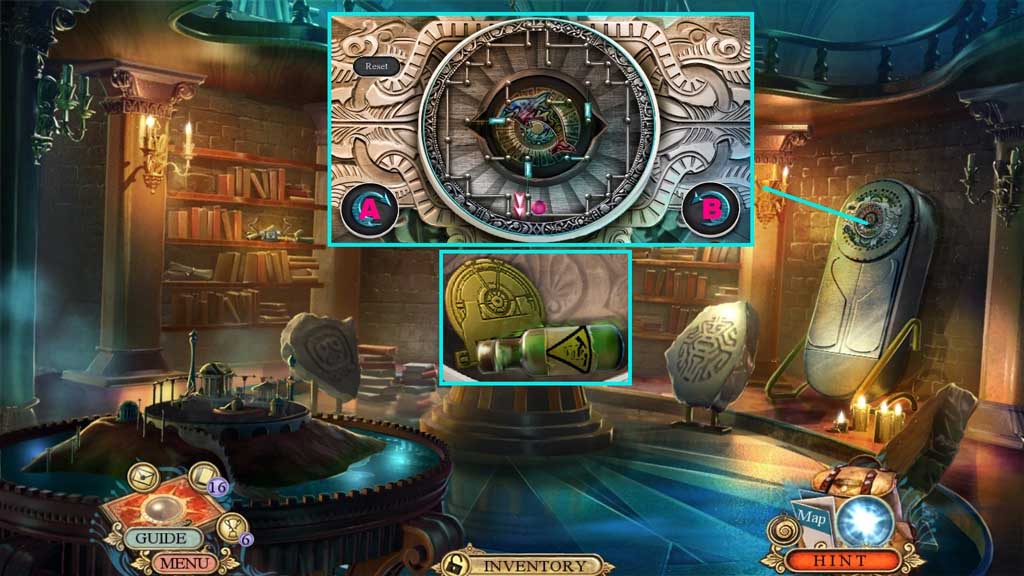Screen dimensions: 1024x576
Task: Open the Map
Action: click(x=810, y=521)
